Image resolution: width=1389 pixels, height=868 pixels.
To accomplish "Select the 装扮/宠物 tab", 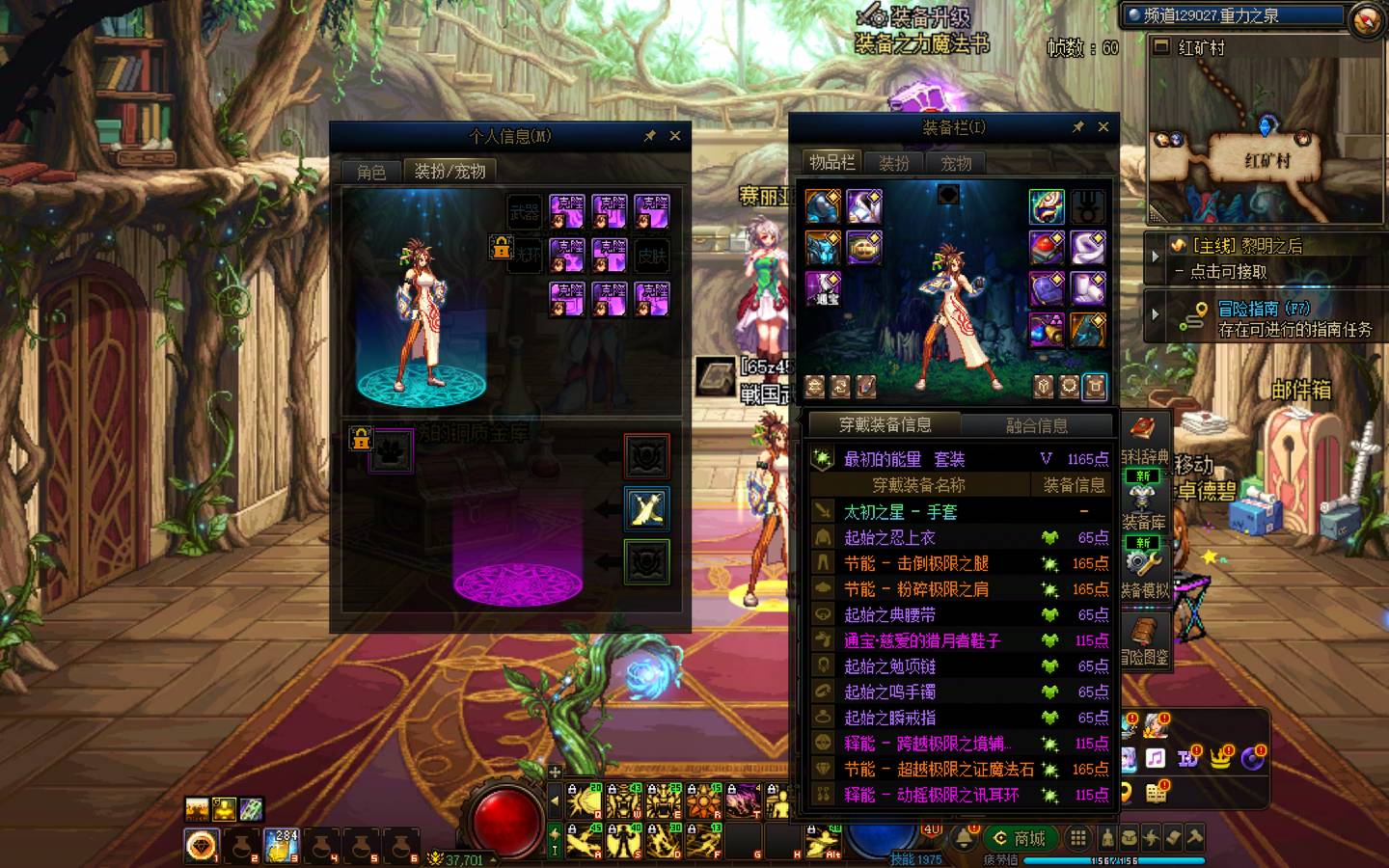I will tap(449, 172).
